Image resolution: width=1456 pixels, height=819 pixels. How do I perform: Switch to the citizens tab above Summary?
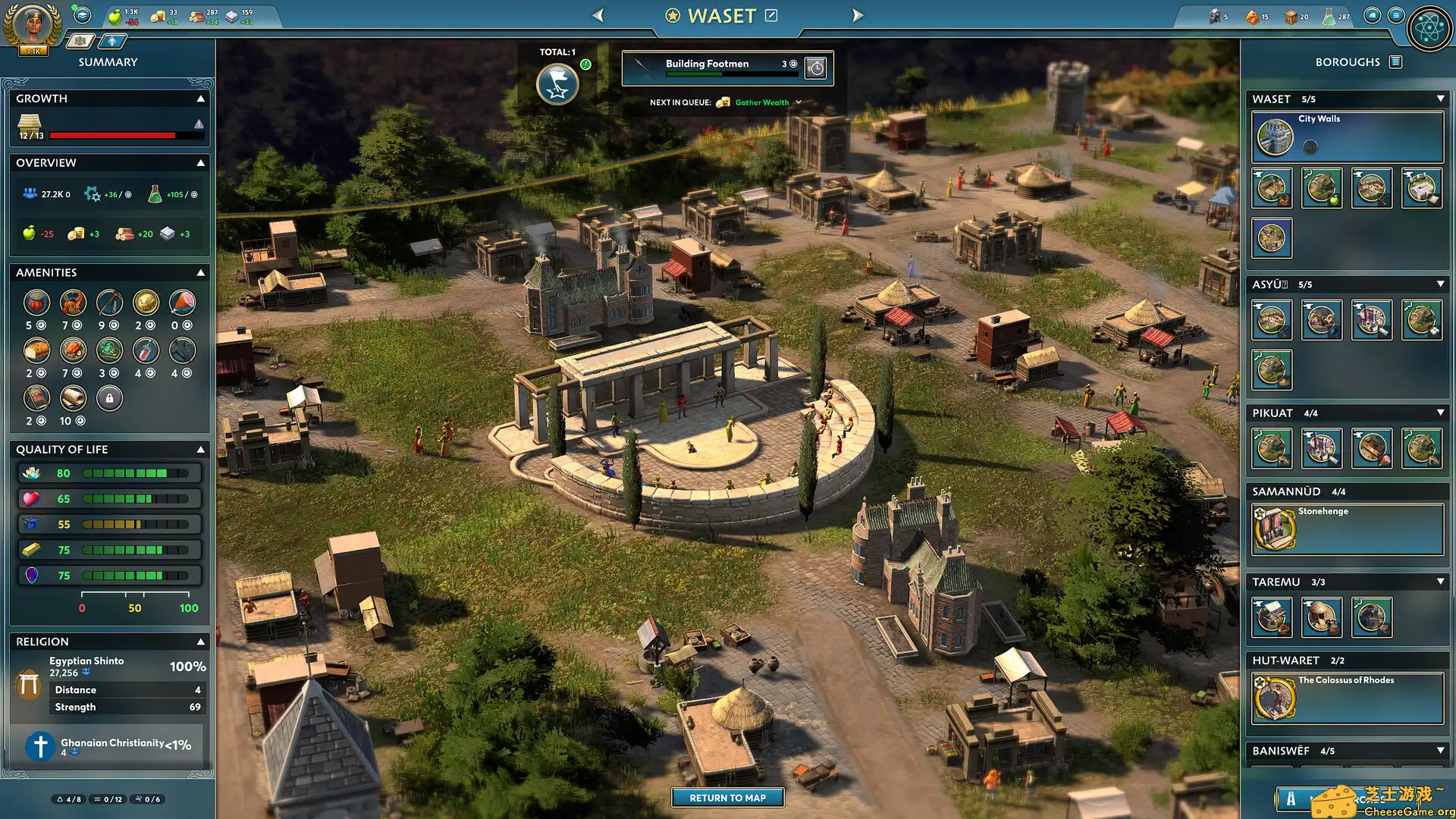click(x=79, y=42)
